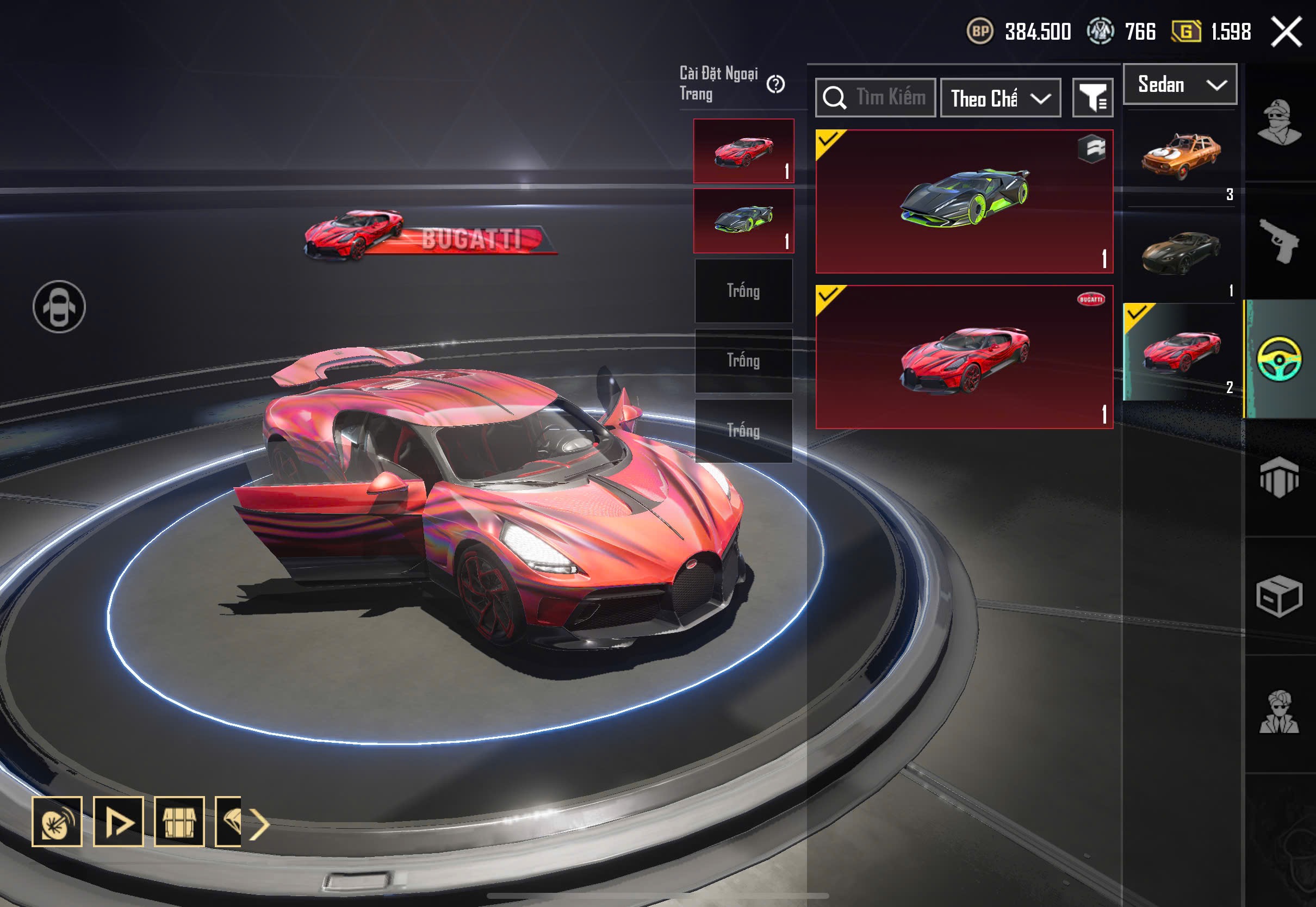
Task: Switch to the steering wheel vehicles tab
Action: click(x=1279, y=359)
